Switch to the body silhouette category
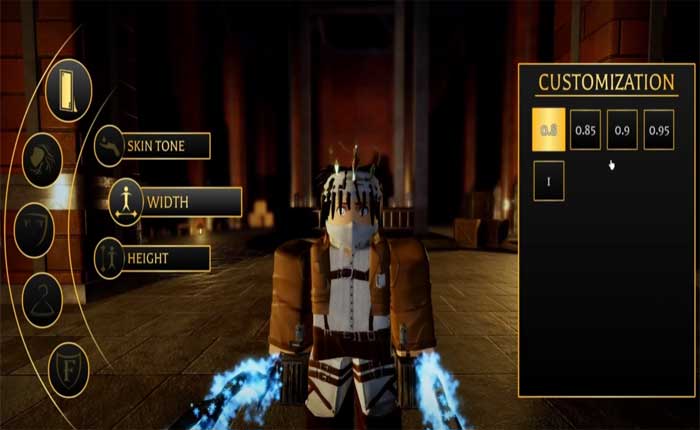Image resolution: width=700 pixels, height=430 pixels. tap(69, 90)
